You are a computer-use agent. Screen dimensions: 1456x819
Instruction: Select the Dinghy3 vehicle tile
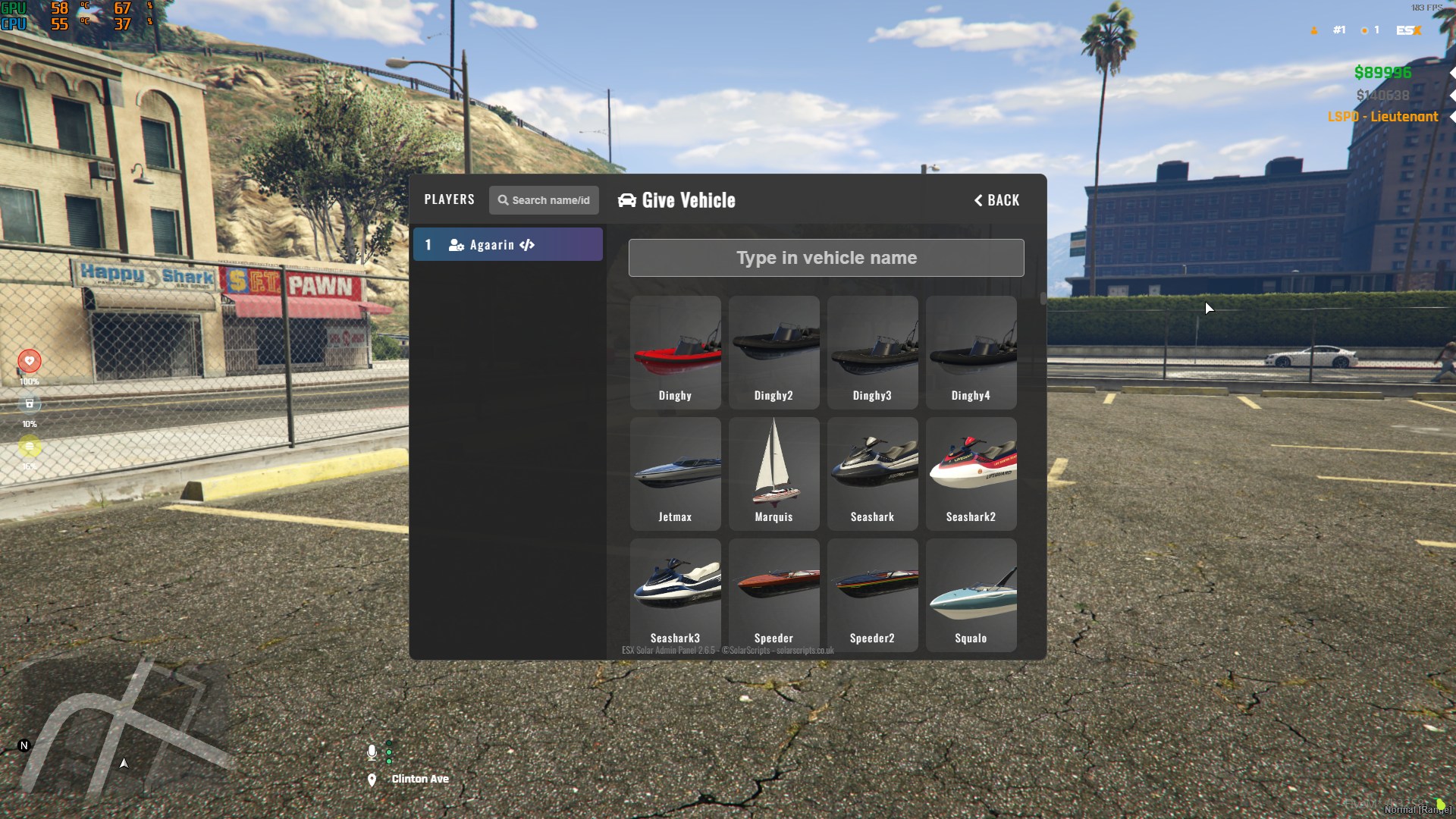(x=872, y=353)
